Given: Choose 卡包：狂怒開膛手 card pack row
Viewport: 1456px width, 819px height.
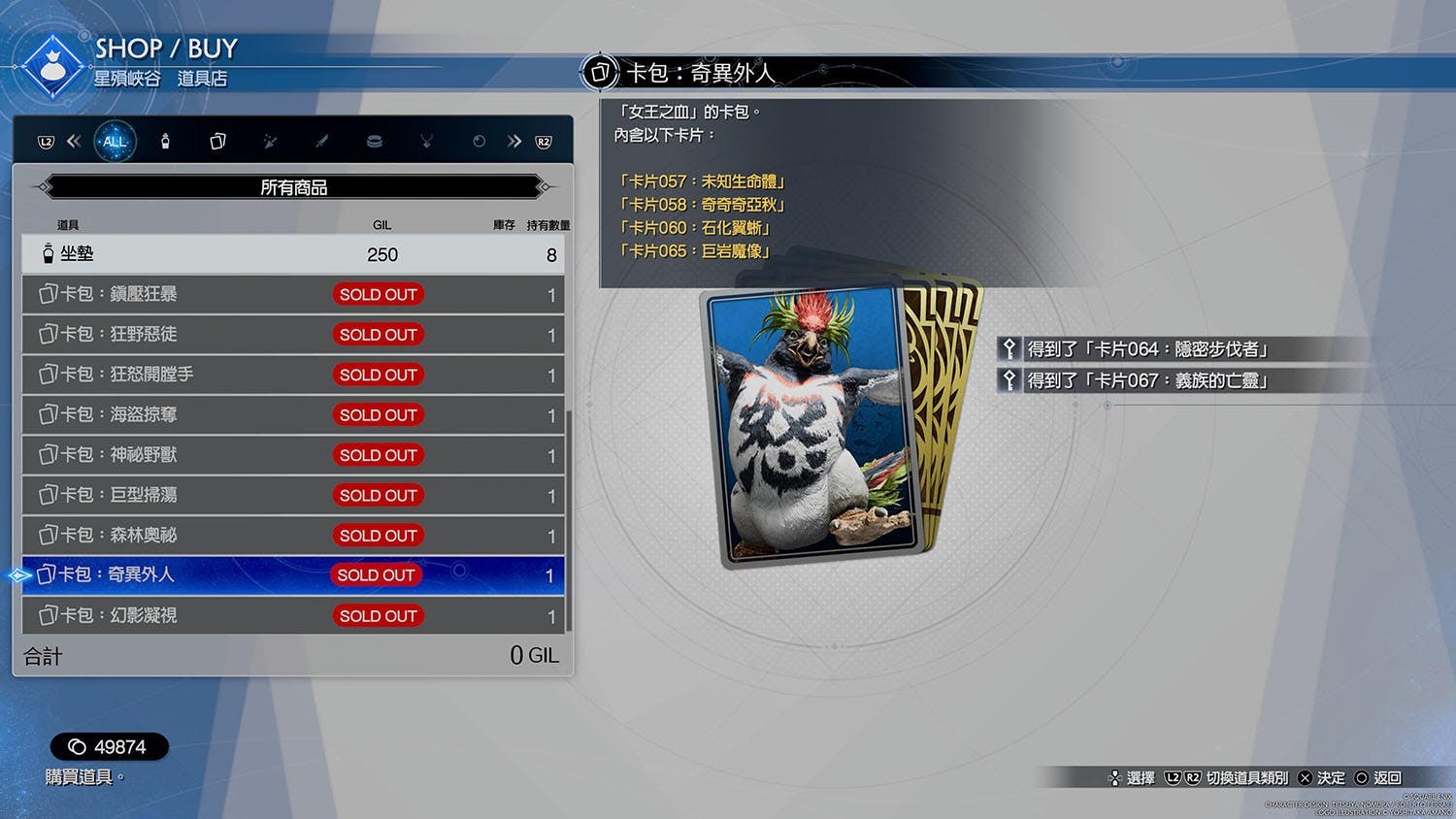Looking at the screenshot, I should (292, 375).
